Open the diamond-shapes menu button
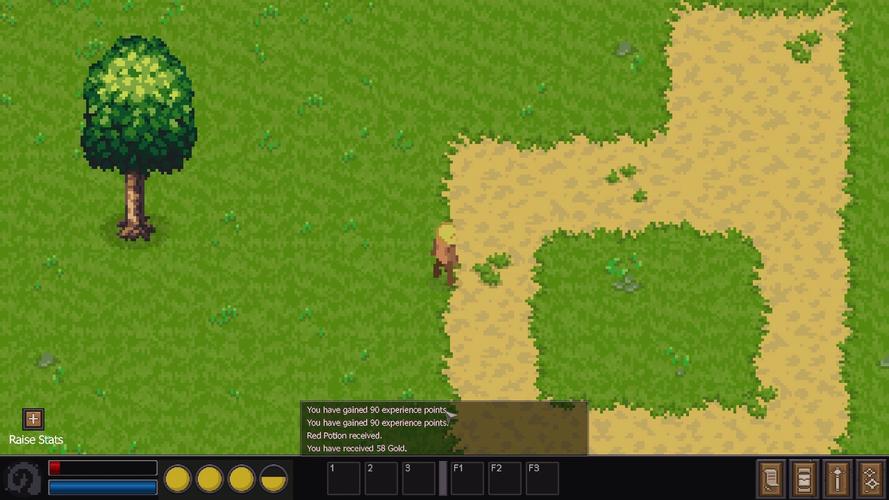 (870, 477)
